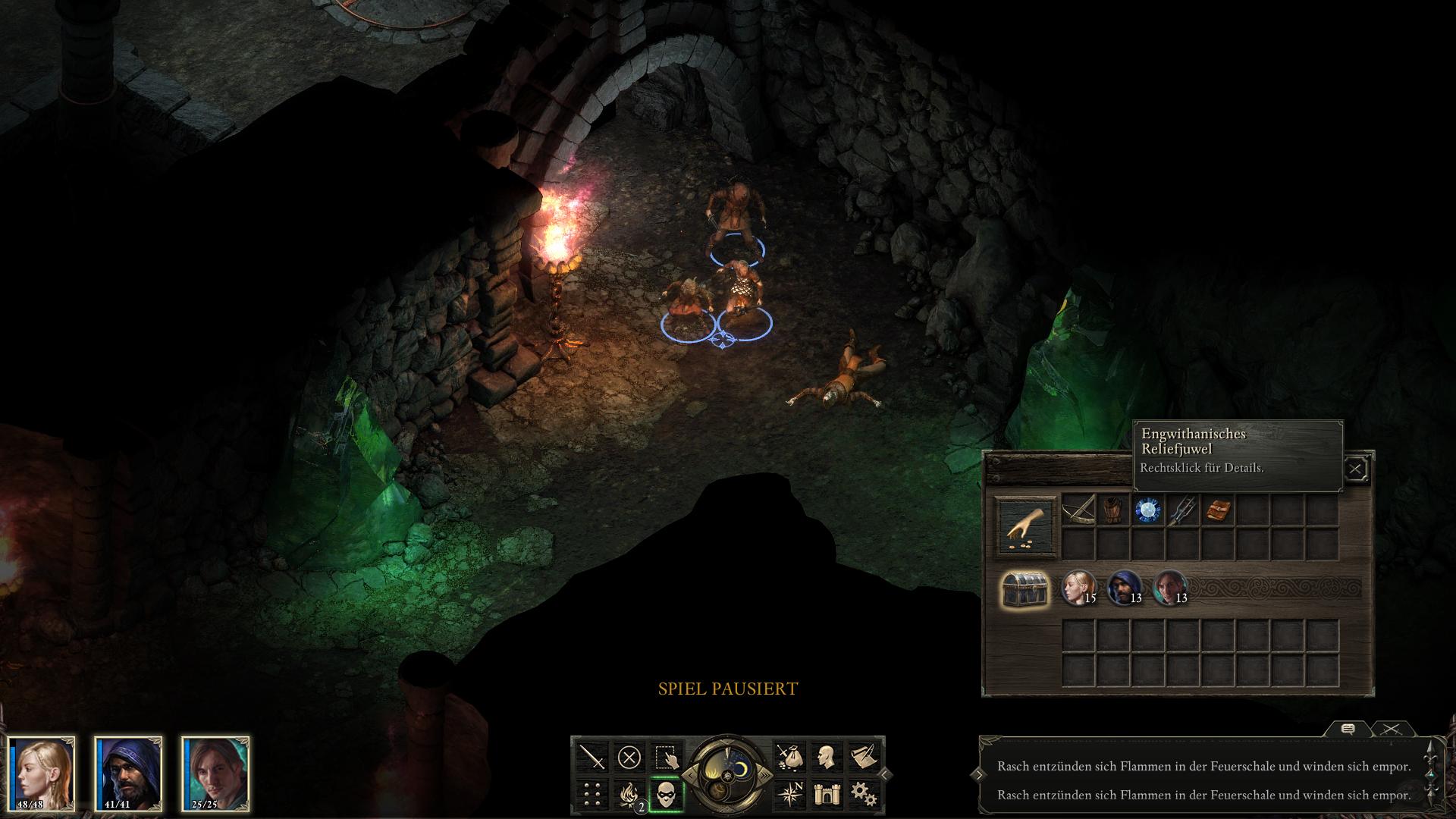Pick up the crossbow from loot

click(1078, 510)
